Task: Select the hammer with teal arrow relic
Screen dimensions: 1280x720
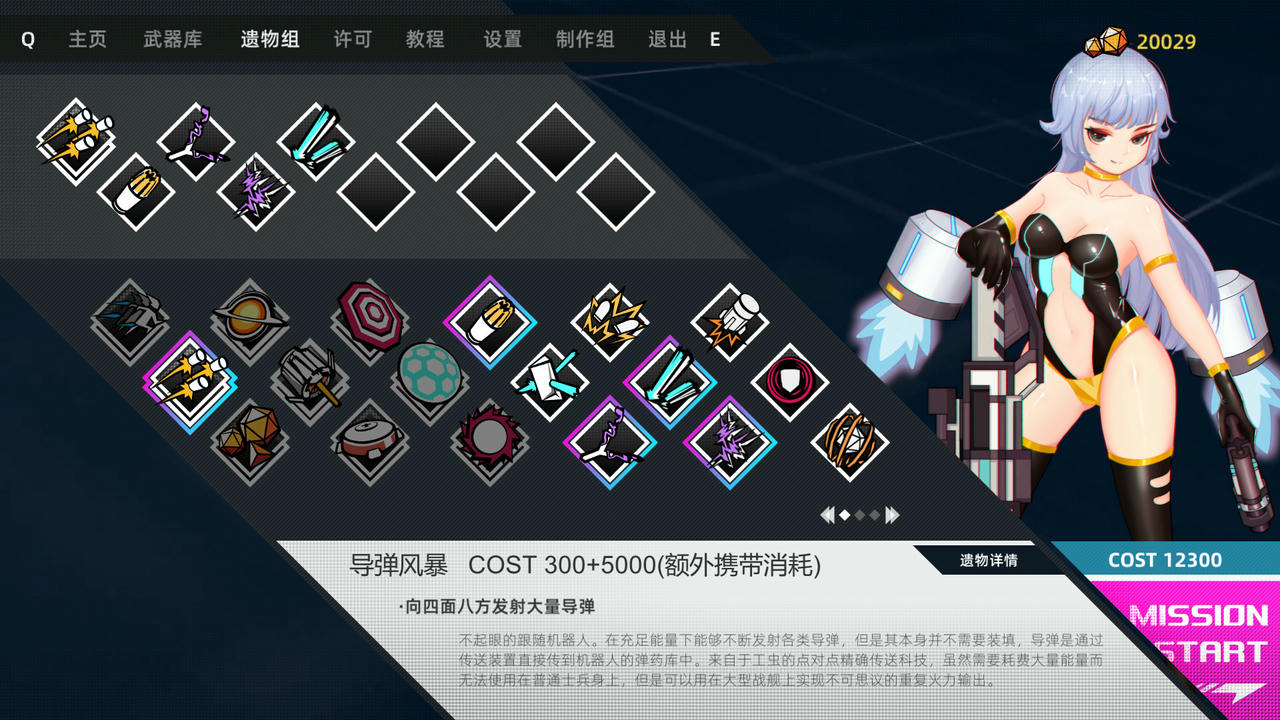Action: [x=550, y=382]
